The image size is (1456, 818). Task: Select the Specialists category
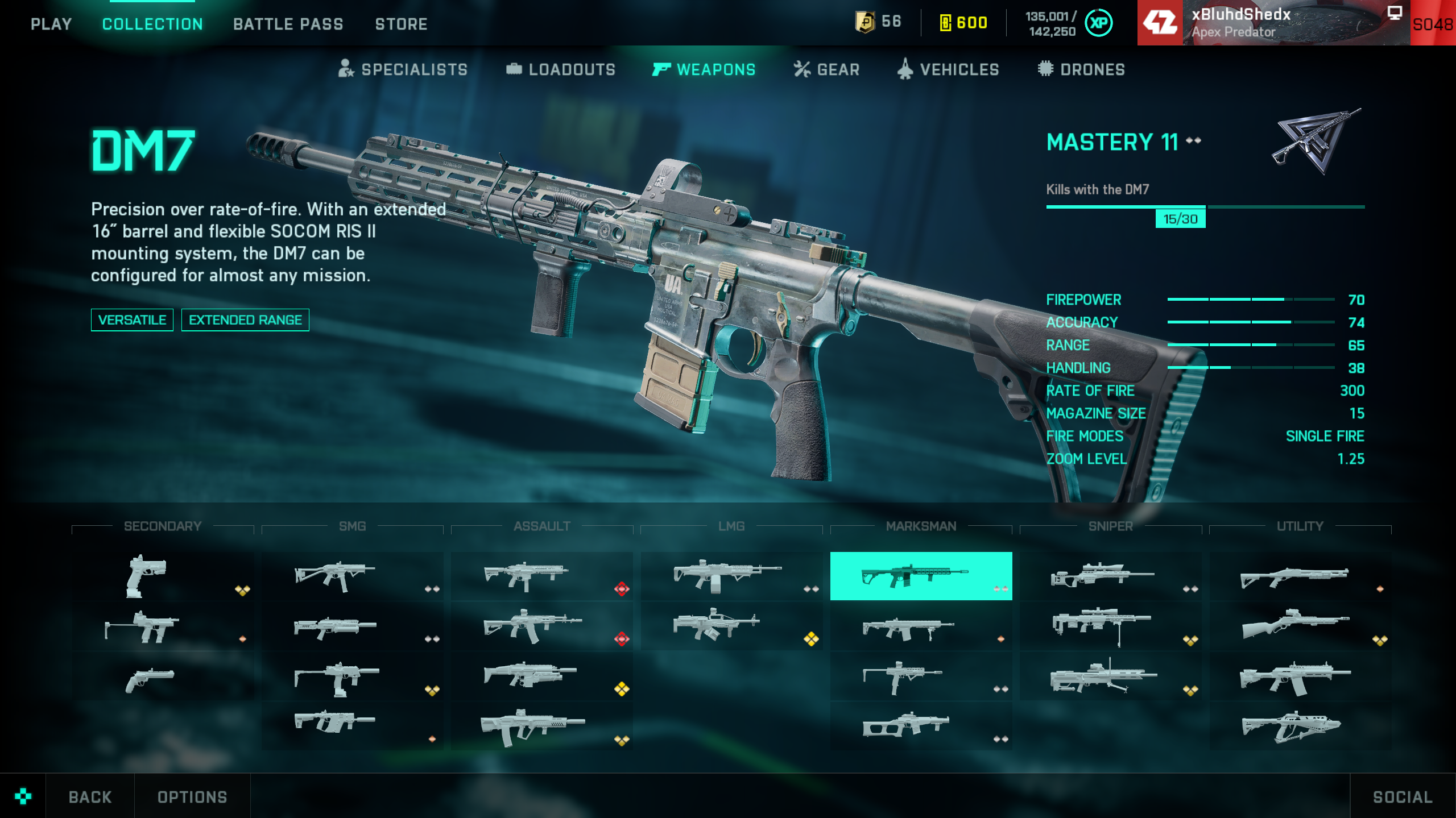tap(403, 69)
